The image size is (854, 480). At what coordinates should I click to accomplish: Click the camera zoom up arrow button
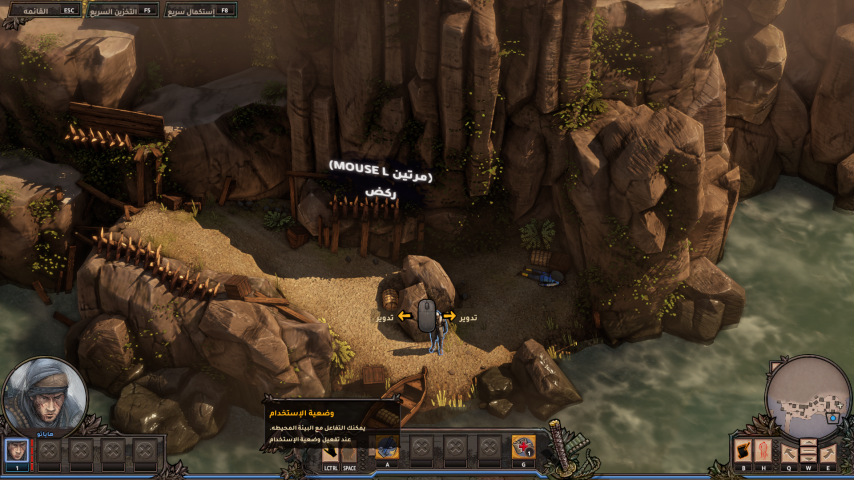point(807,443)
